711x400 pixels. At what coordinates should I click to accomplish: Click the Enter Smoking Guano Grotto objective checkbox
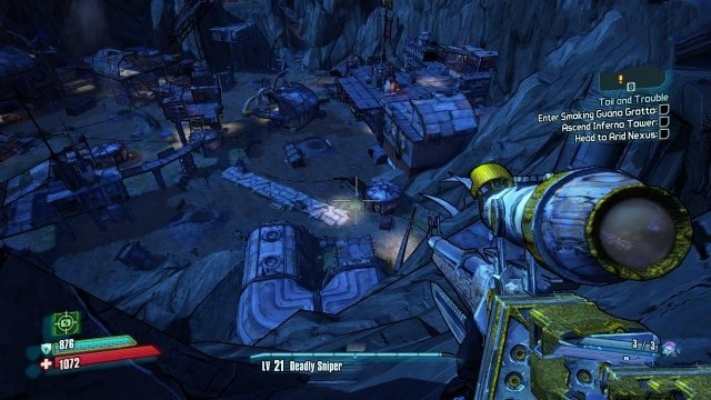coord(664,111)
